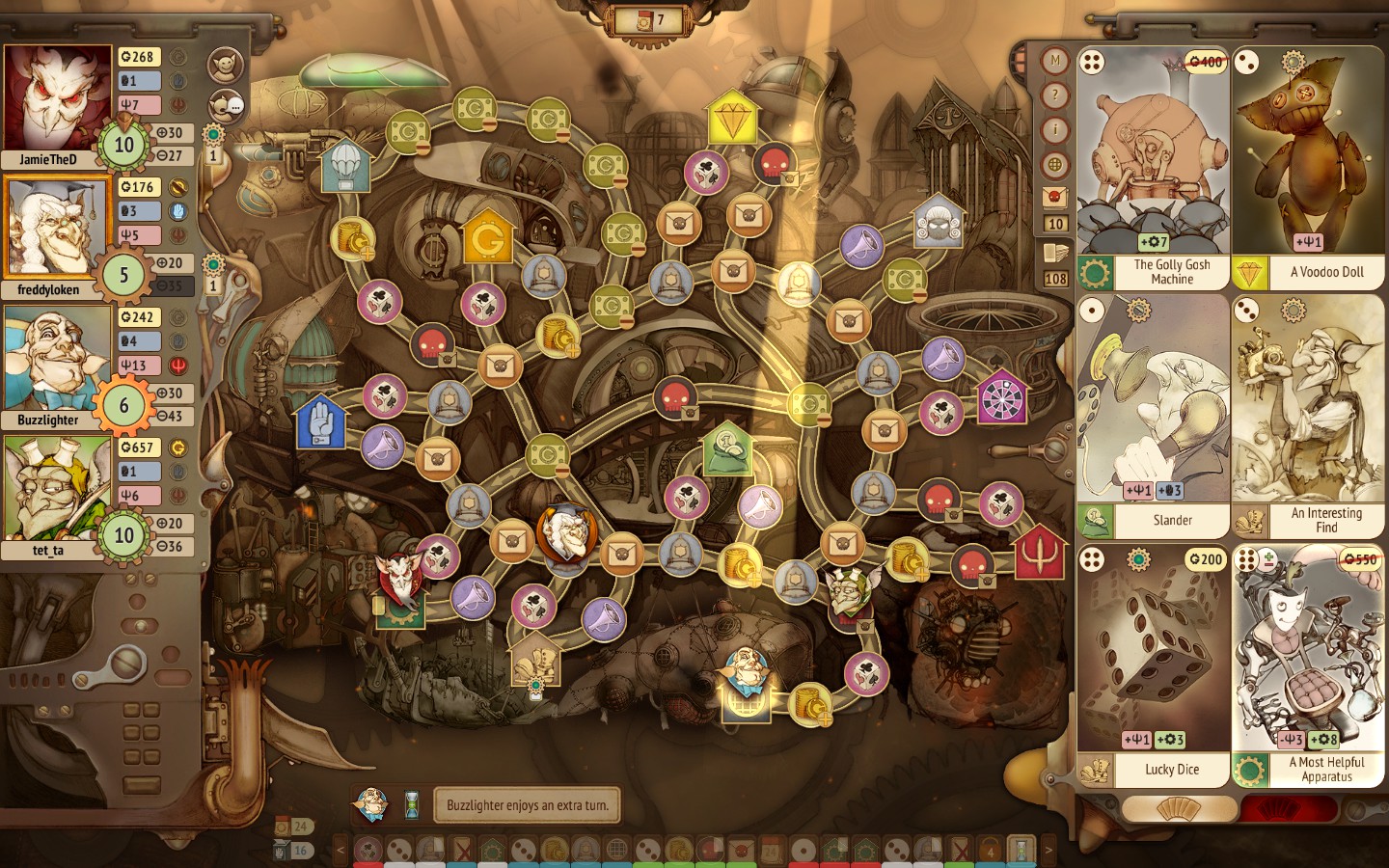Show info with the round i button

coord(1055,130)
